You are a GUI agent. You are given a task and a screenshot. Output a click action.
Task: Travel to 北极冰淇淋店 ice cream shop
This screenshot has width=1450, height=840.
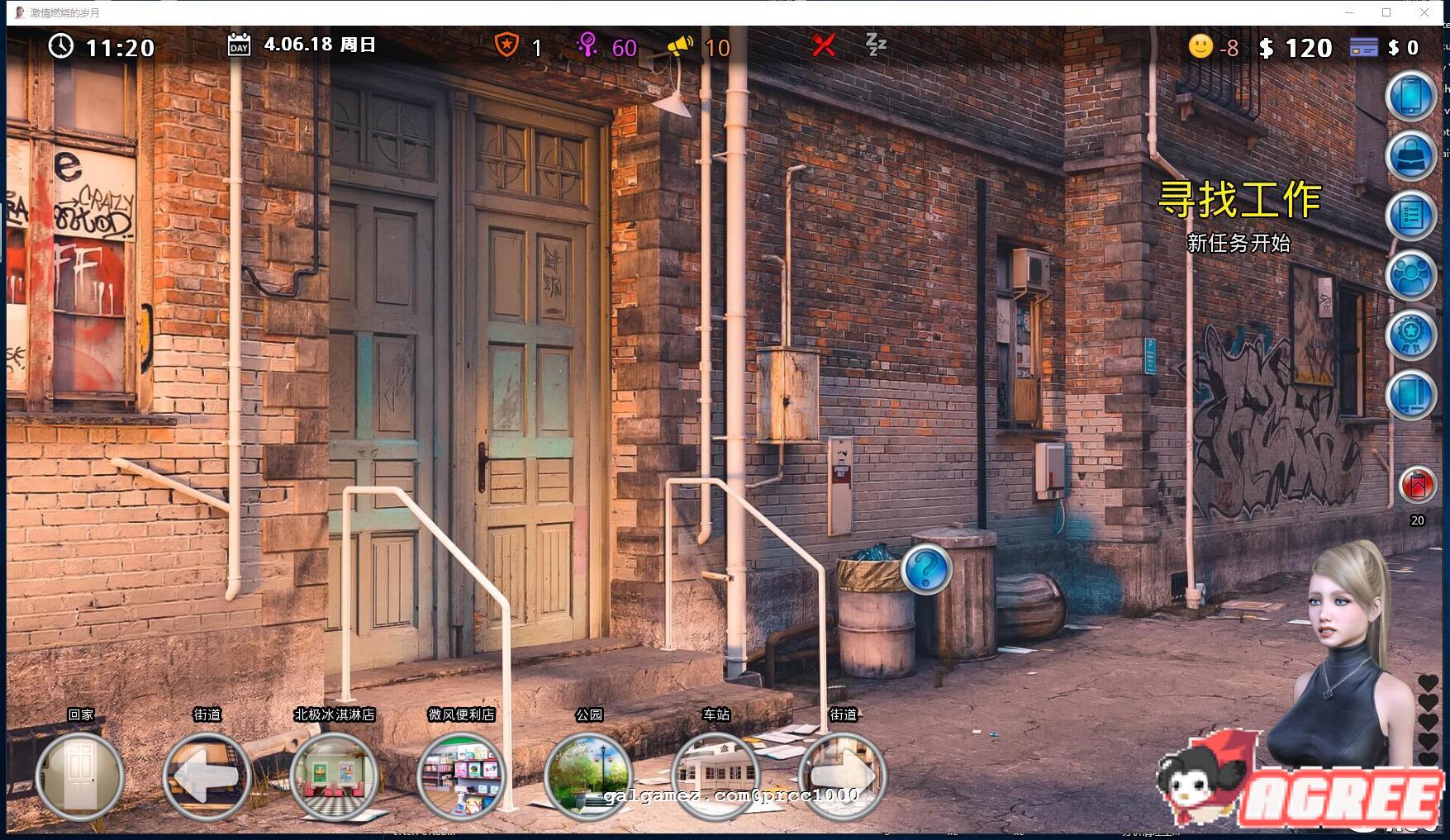pos(334,776)
